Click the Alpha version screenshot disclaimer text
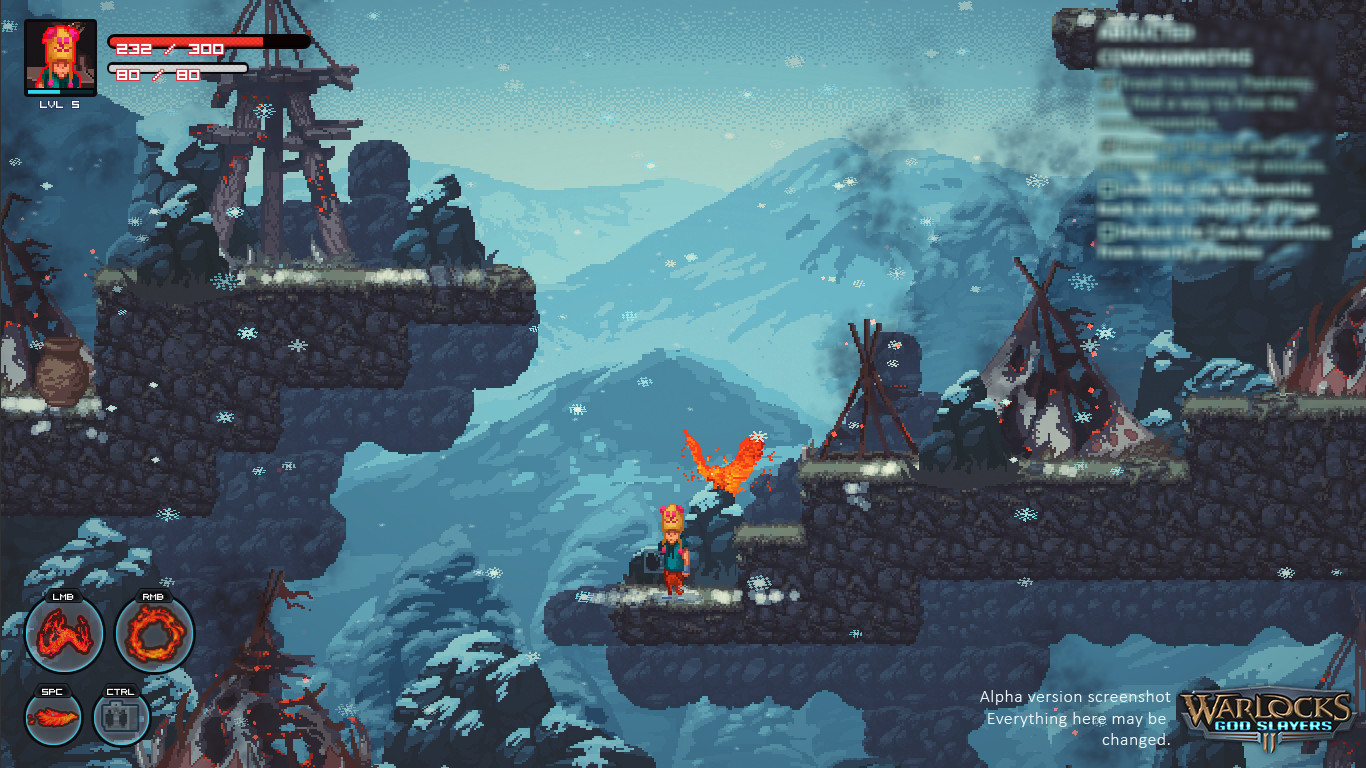This screenshot has height=768, width=1366. (x=1073, y=718)
